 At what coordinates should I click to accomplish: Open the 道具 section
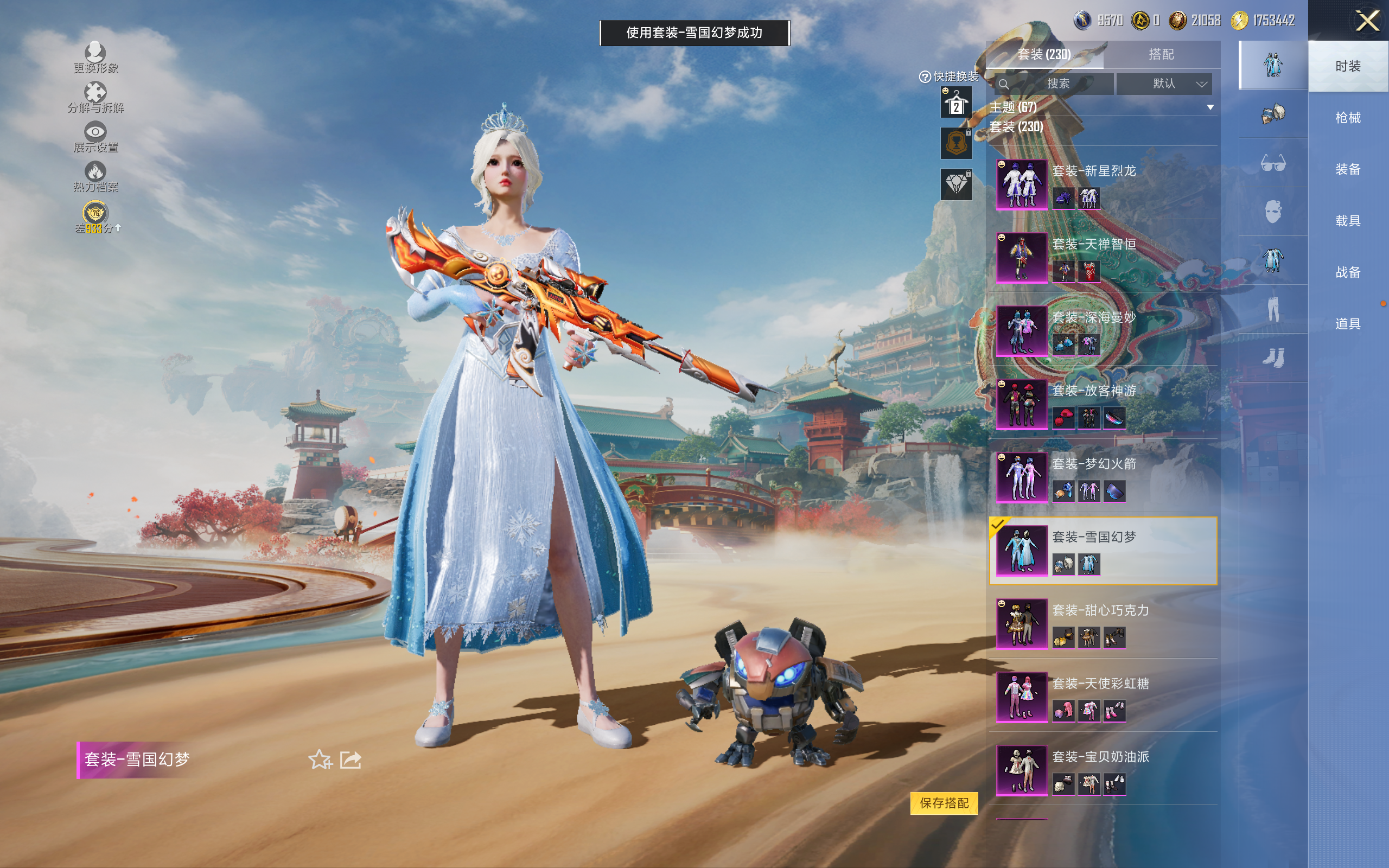coord(1347,324)
